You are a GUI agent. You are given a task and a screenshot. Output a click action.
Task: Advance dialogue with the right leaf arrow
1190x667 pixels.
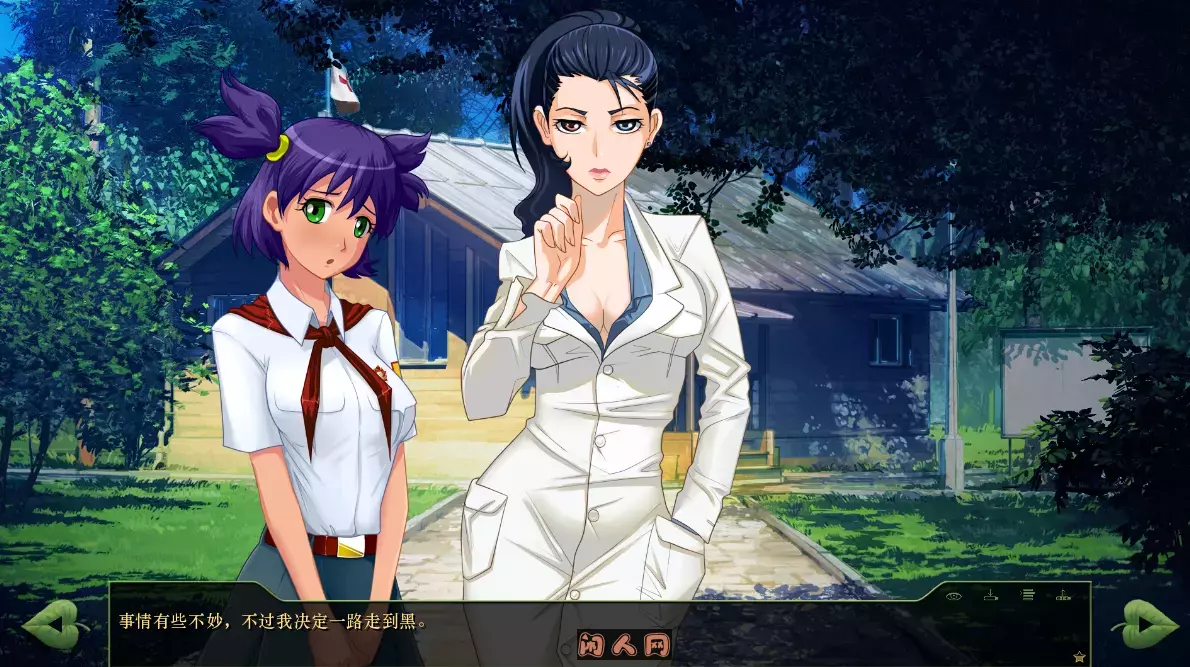[1143, 625]
